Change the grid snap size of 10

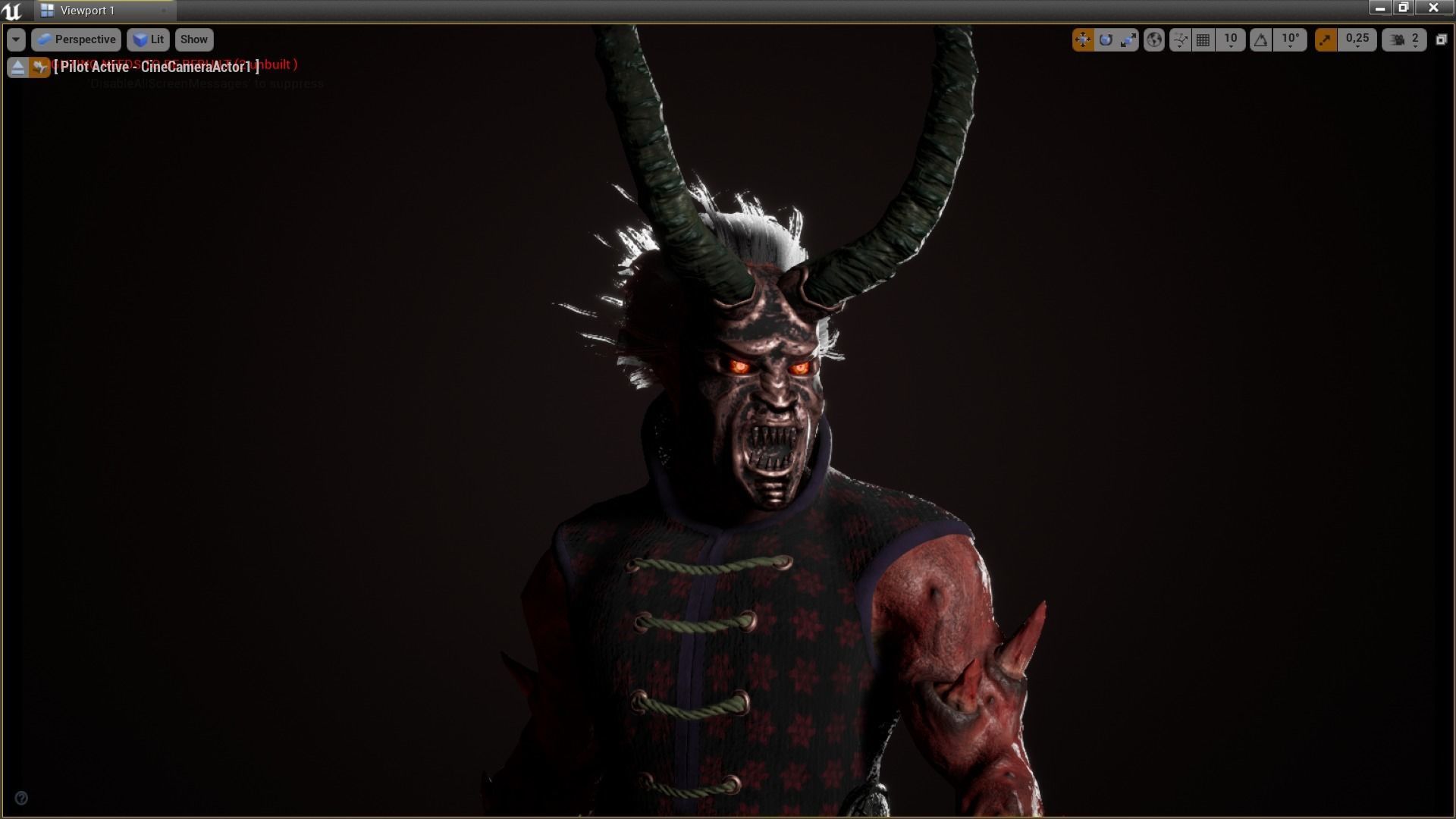click(x=1230, y=39)
